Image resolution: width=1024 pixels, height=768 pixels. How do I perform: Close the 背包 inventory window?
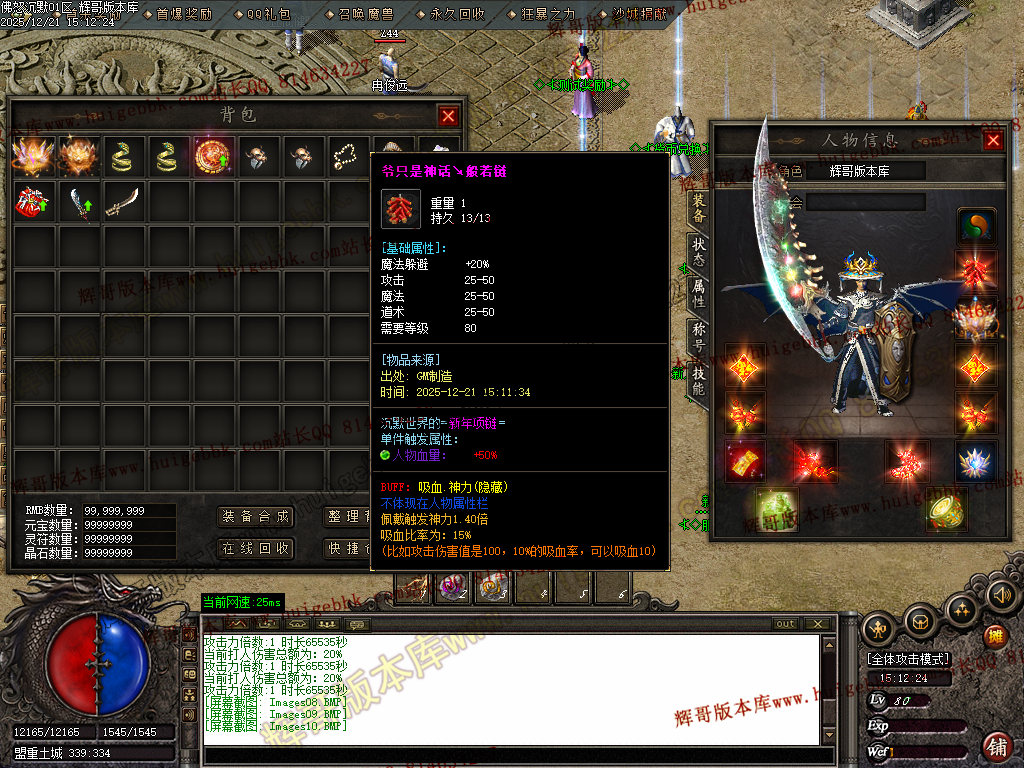point(448,116)
